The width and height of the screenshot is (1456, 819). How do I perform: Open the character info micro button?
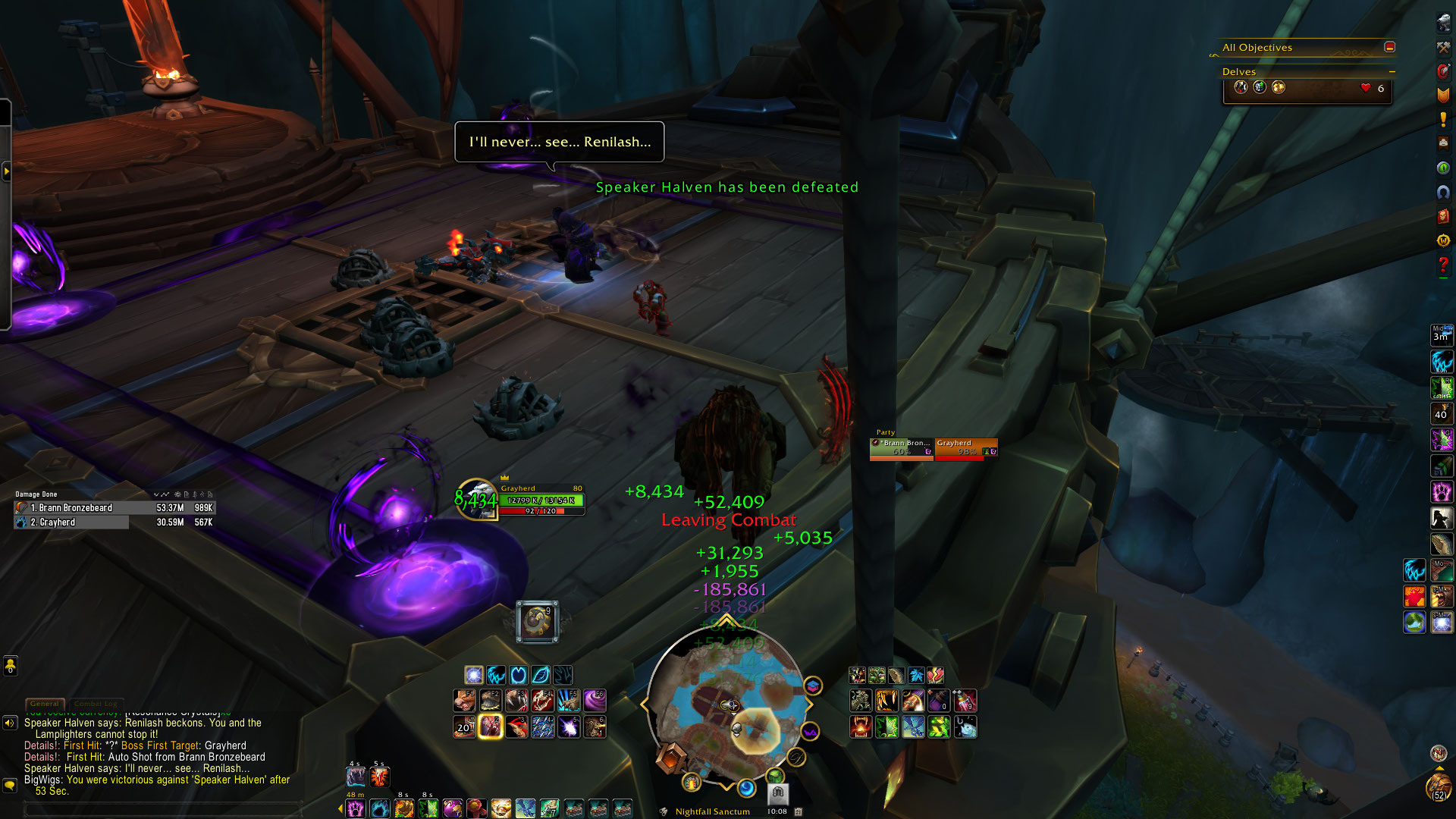point(1443,24)
